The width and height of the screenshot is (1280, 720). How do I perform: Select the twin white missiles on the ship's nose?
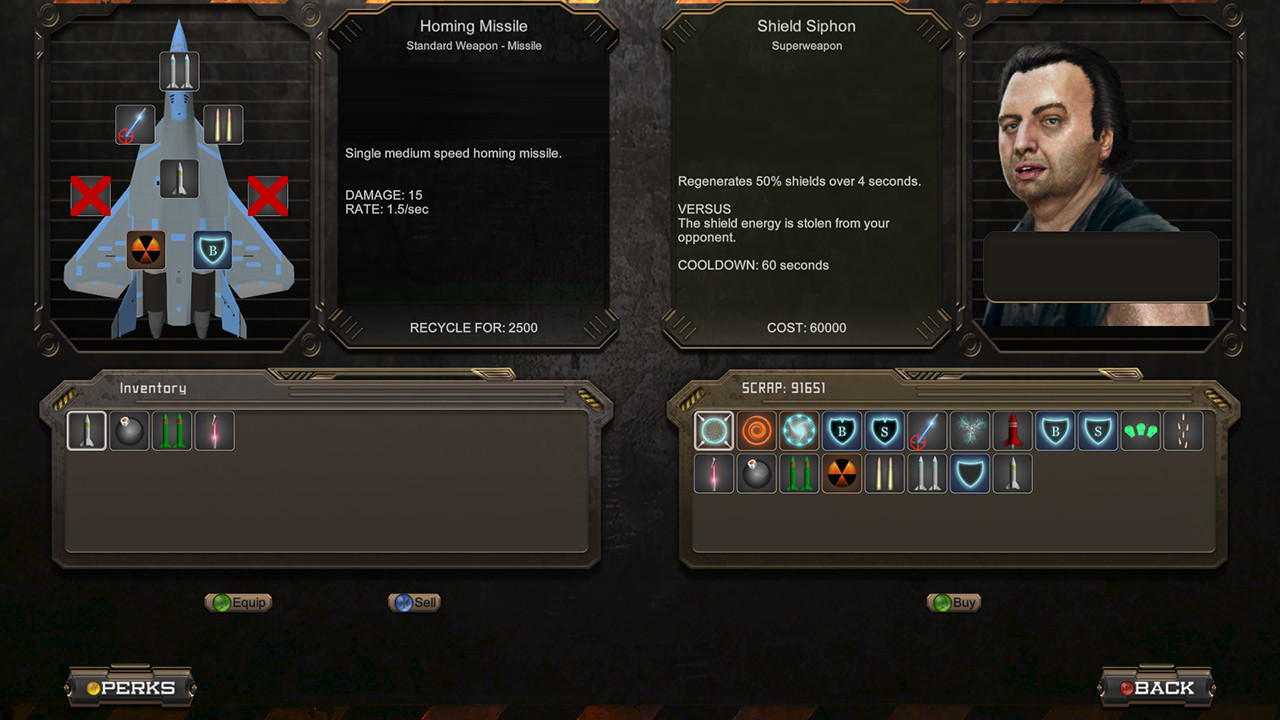(179, 72)
